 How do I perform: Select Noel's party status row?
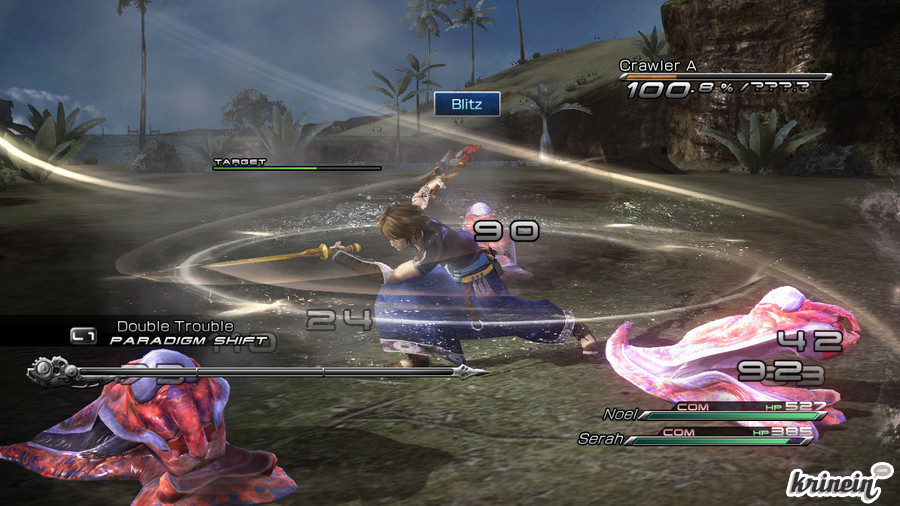[x=716, y=413]
